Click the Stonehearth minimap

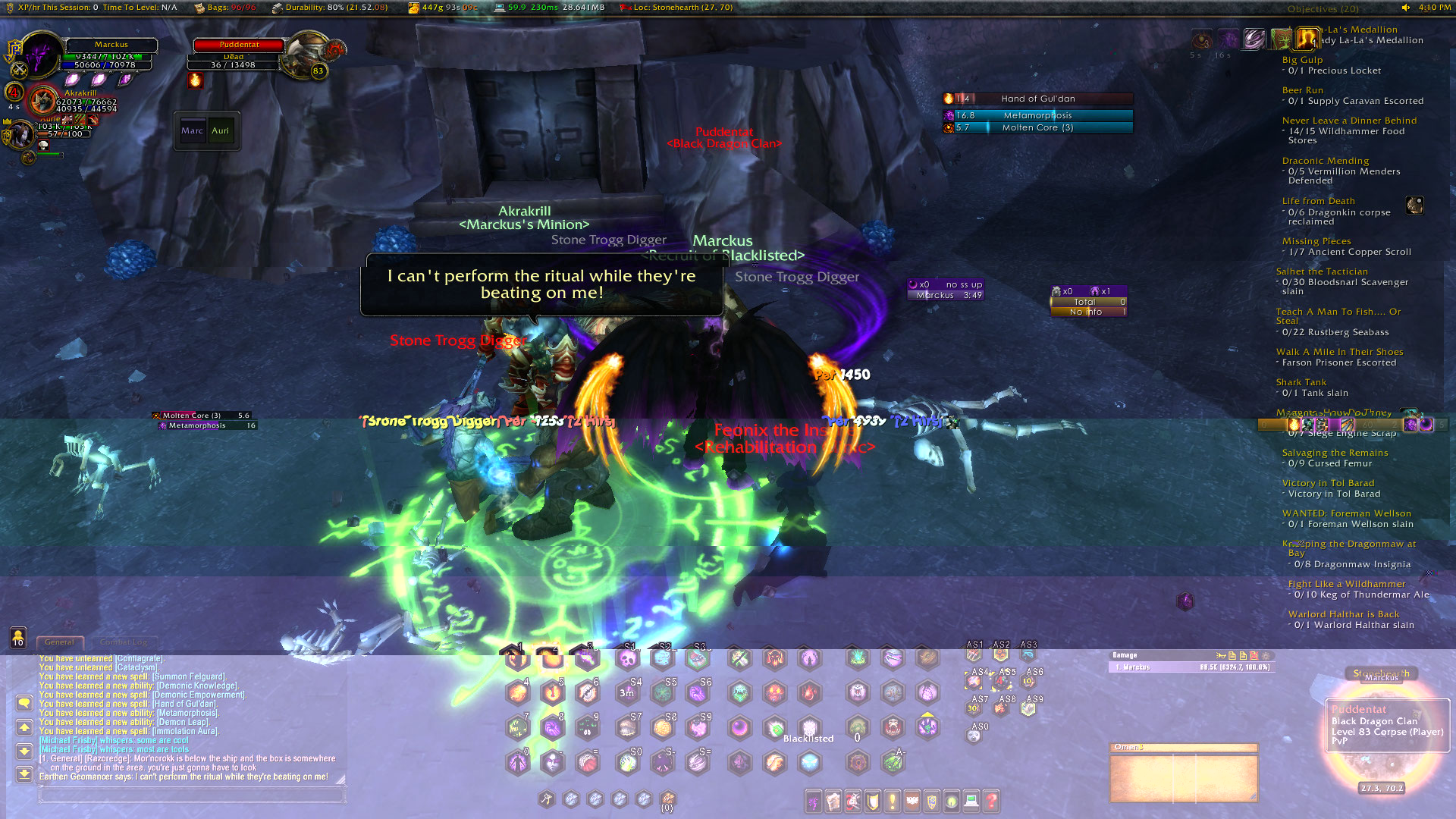tap(1380, 732)
